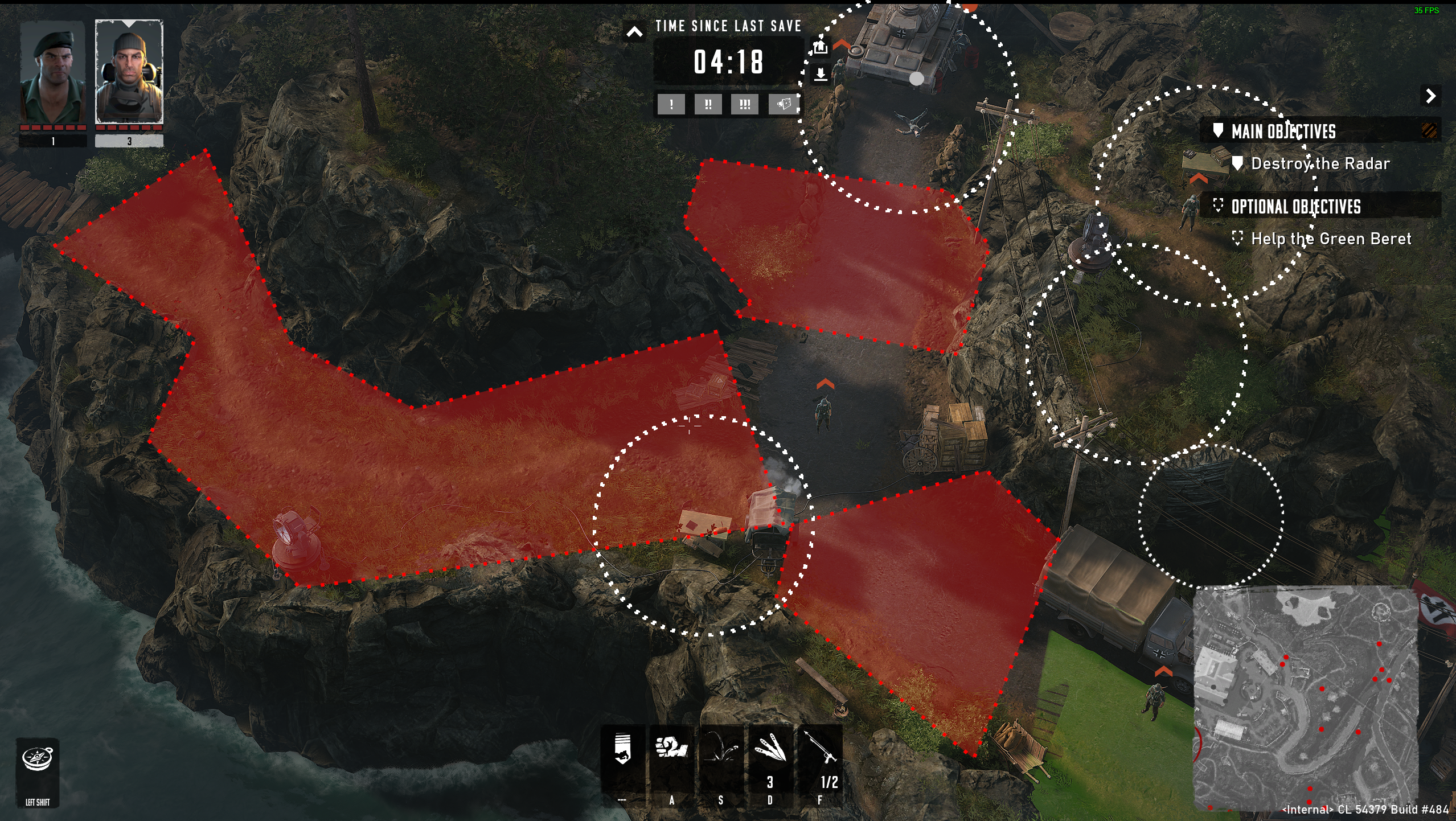This screenshot has width=1456, height=821.
Task: Click the compass icon above Left Shift
Action: [38, 760]
